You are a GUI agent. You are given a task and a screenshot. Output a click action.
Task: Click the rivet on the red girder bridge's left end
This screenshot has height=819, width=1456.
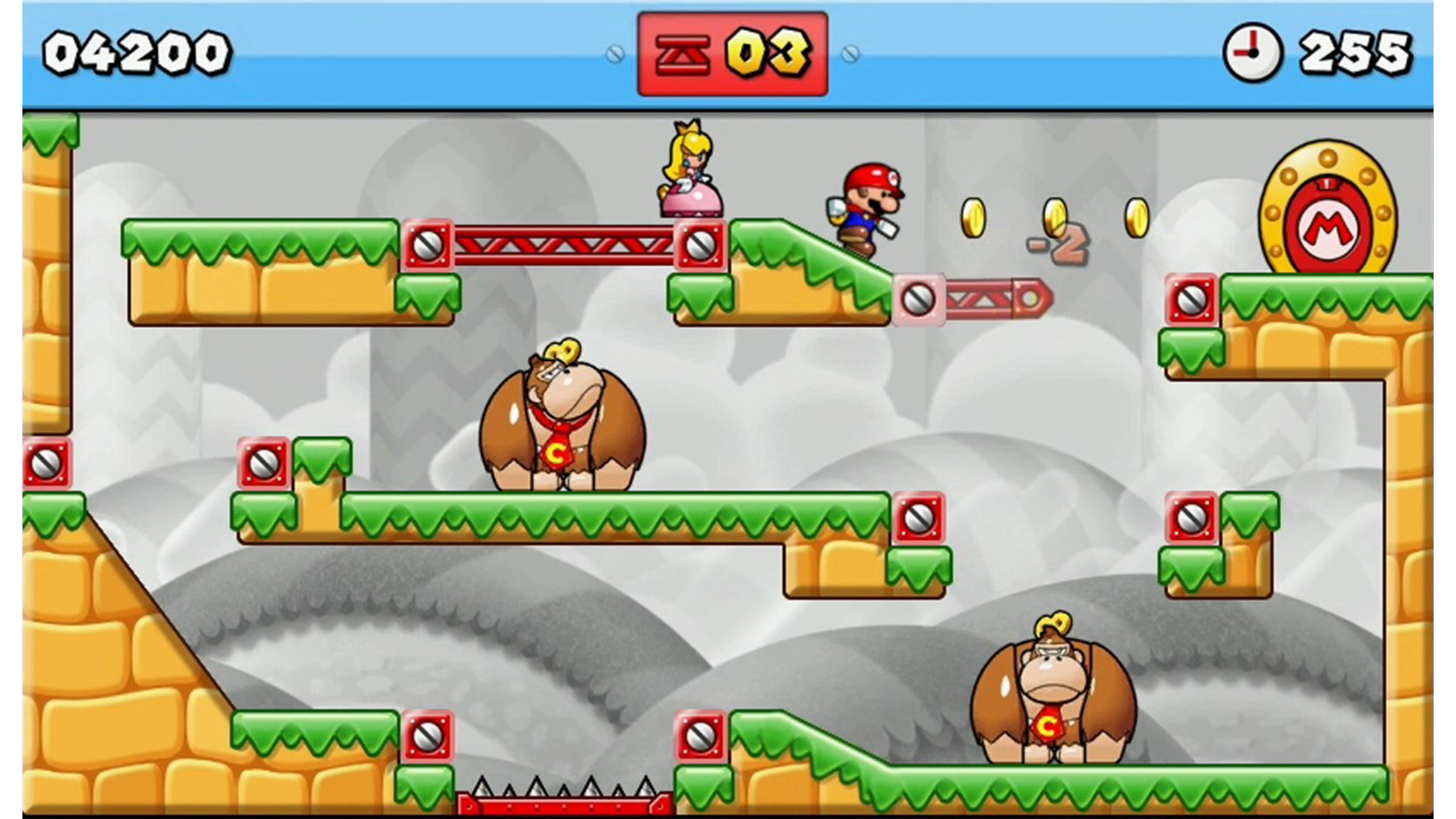[x=427, y=245]
